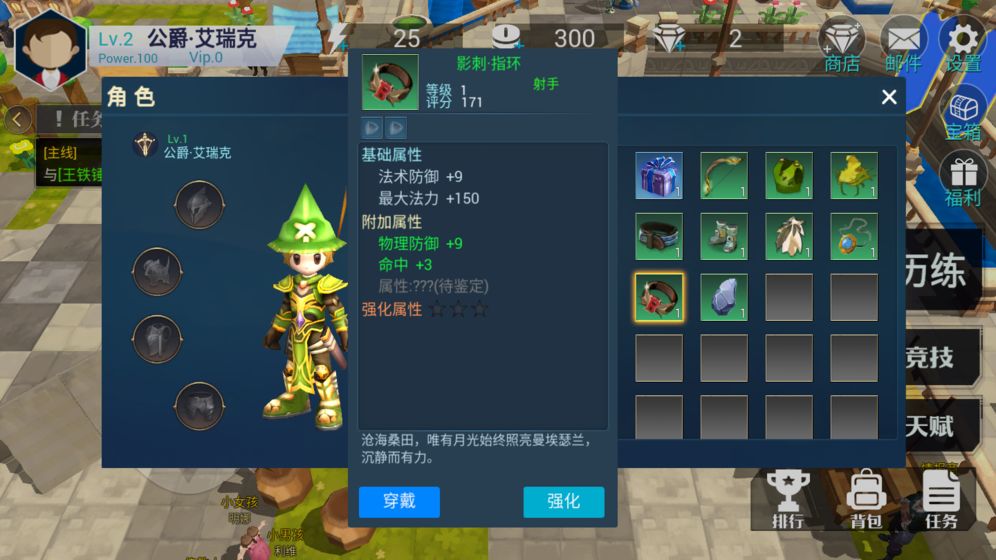The width and height of the screenshot is (996, 560).
Task: Select the green bow inventory slot
Action: click(724, 176)
